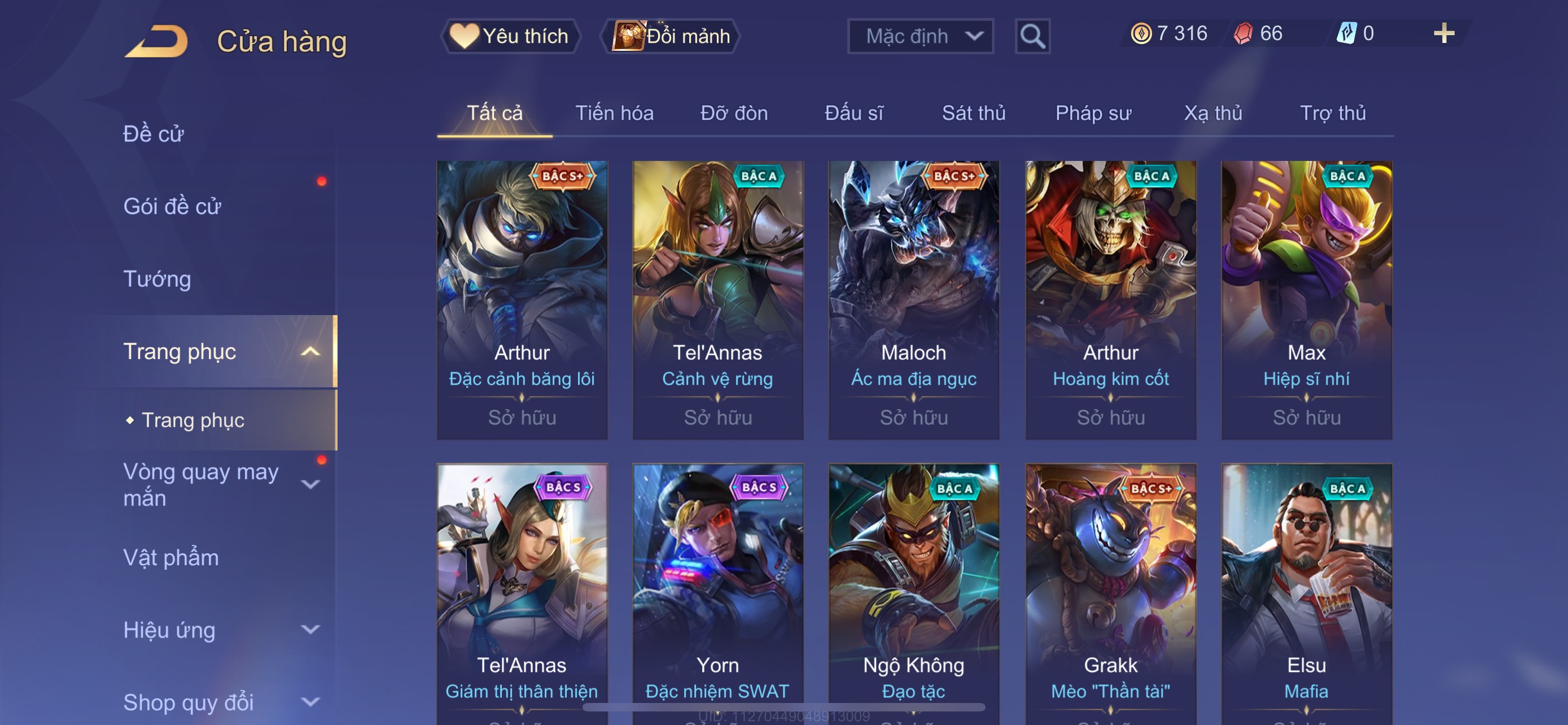
Task: Choose the Trợ thủ tab
Action: 1333,113
